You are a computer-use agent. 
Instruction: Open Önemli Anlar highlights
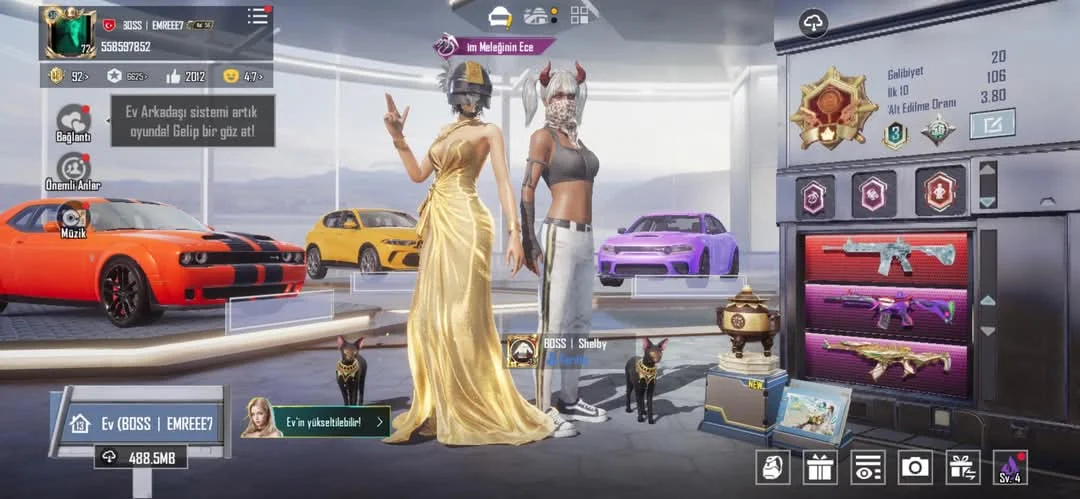[x=73, y=169]
